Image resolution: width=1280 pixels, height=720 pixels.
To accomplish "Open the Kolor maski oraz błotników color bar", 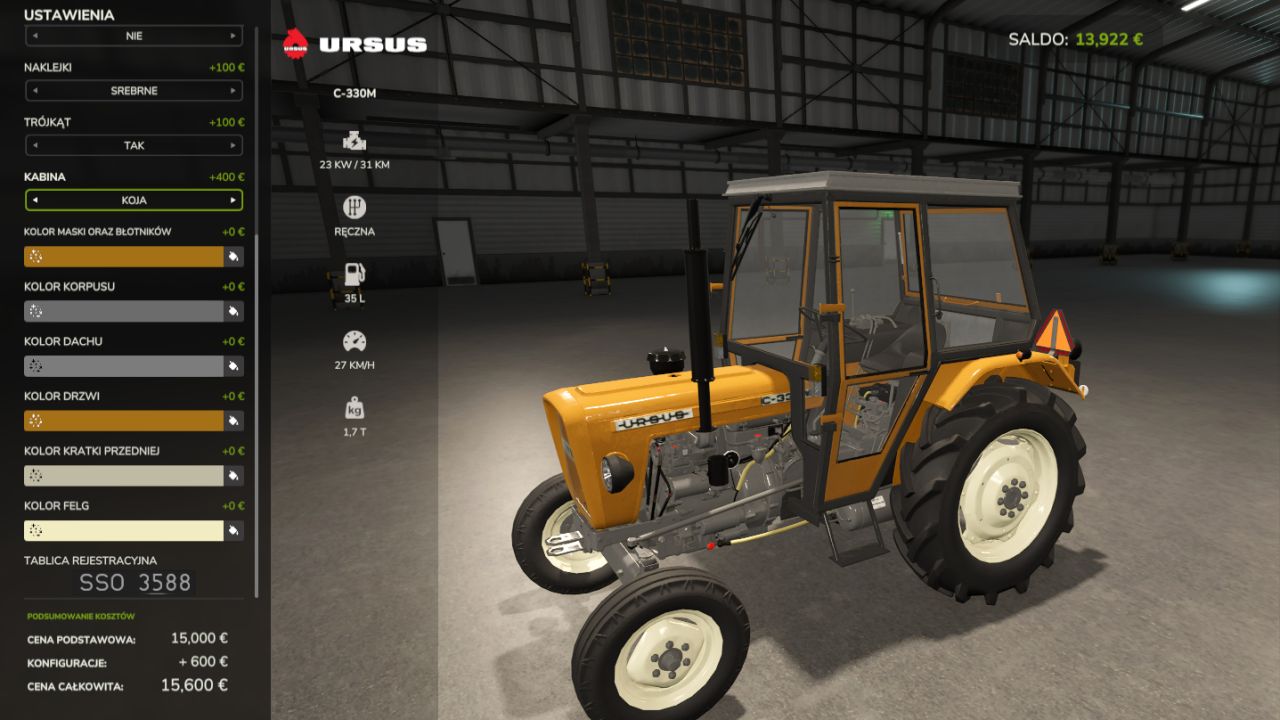I will pos(124,257).
